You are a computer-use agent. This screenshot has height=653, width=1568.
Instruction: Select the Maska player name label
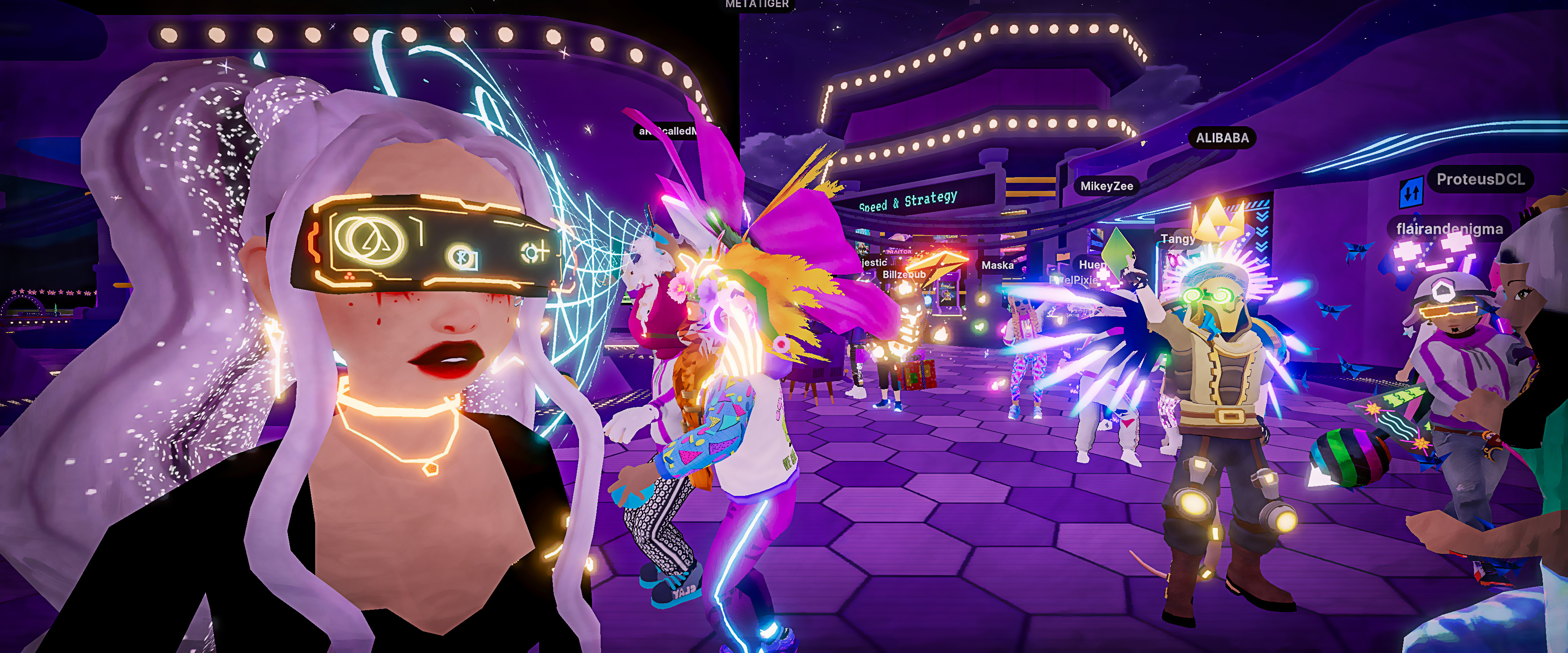[997, 265]
